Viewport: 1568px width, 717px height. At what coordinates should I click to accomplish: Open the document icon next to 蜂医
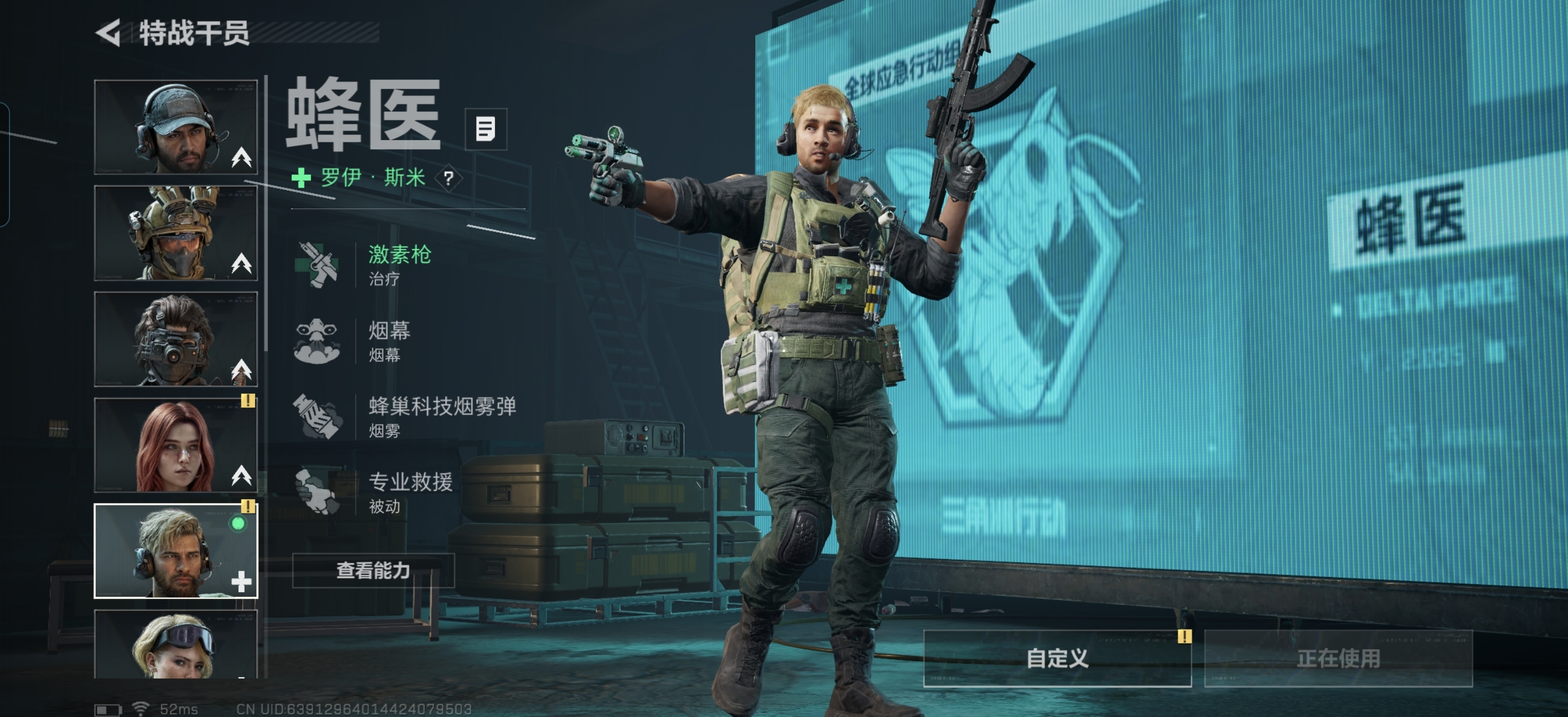(485, 129)
